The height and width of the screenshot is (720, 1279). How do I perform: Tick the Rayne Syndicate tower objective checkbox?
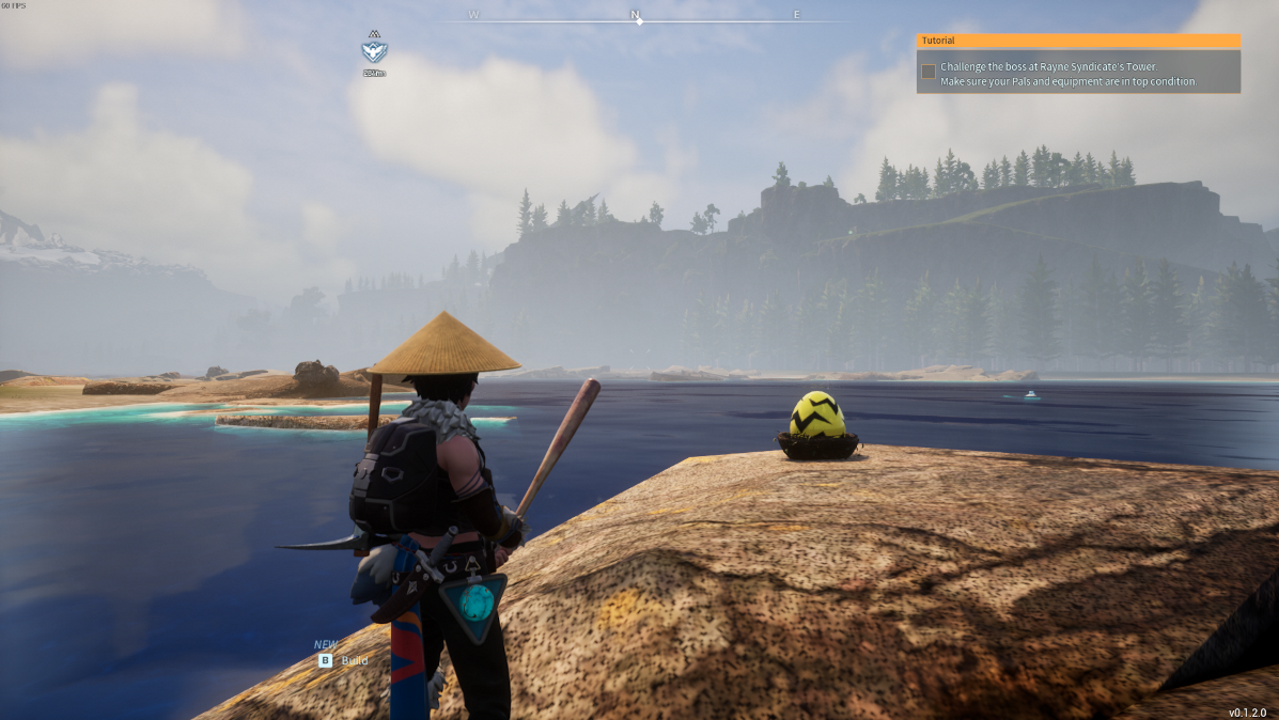[929, 71]
